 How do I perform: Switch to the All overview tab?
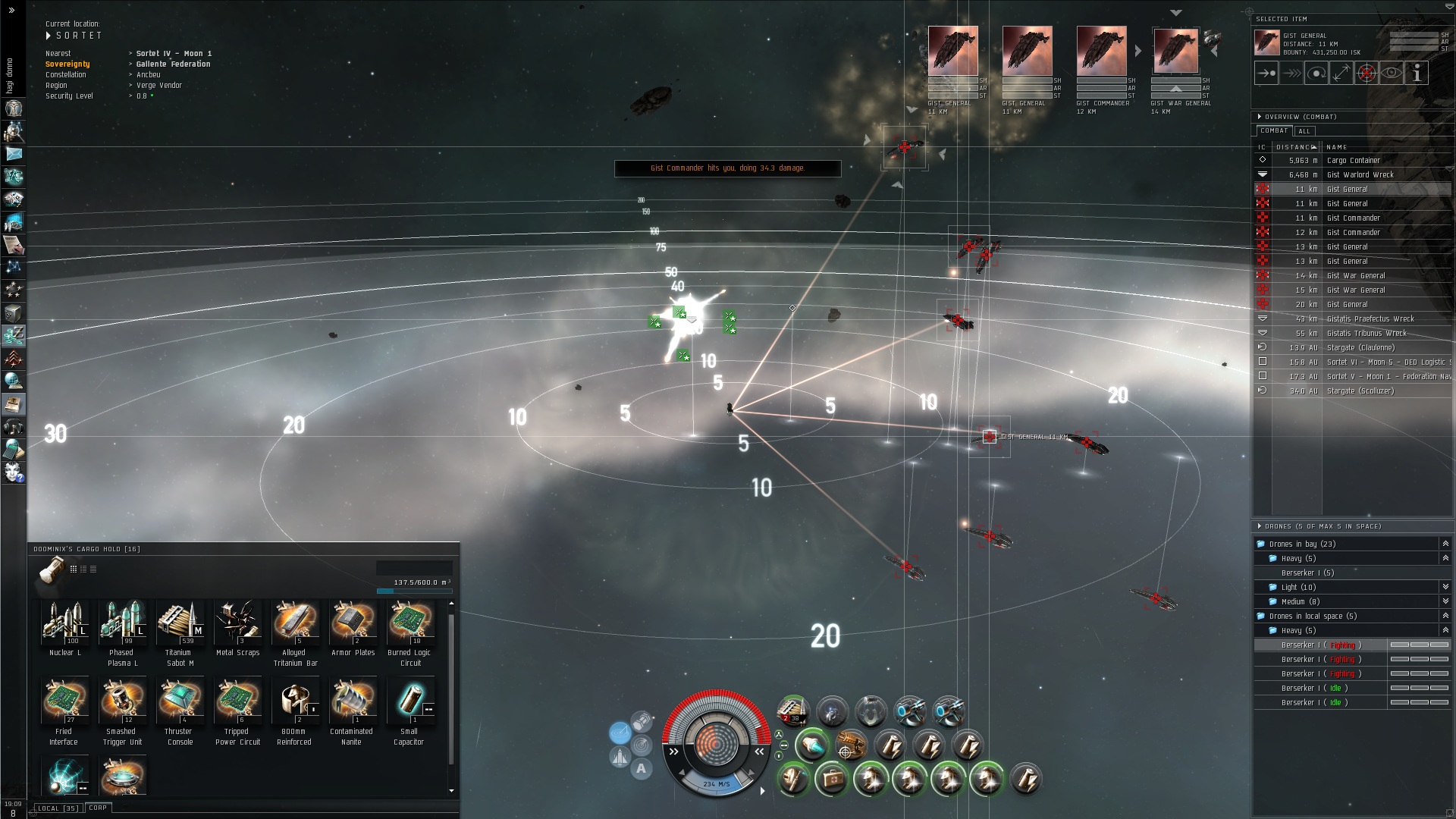pyautogui.click(x=1304, y=131)
